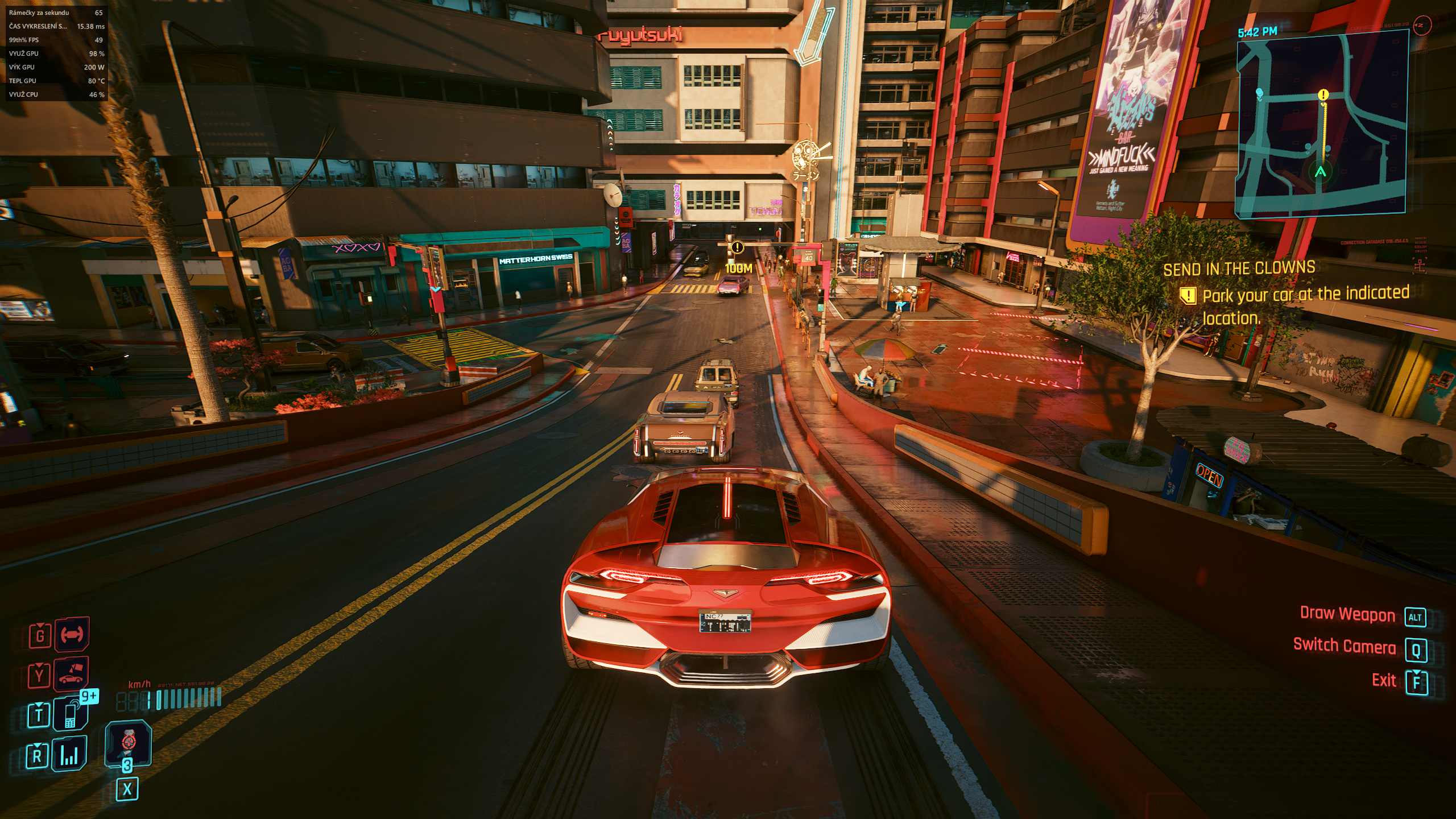Choose the Draw Weapon action

(x=1347, y=614)
